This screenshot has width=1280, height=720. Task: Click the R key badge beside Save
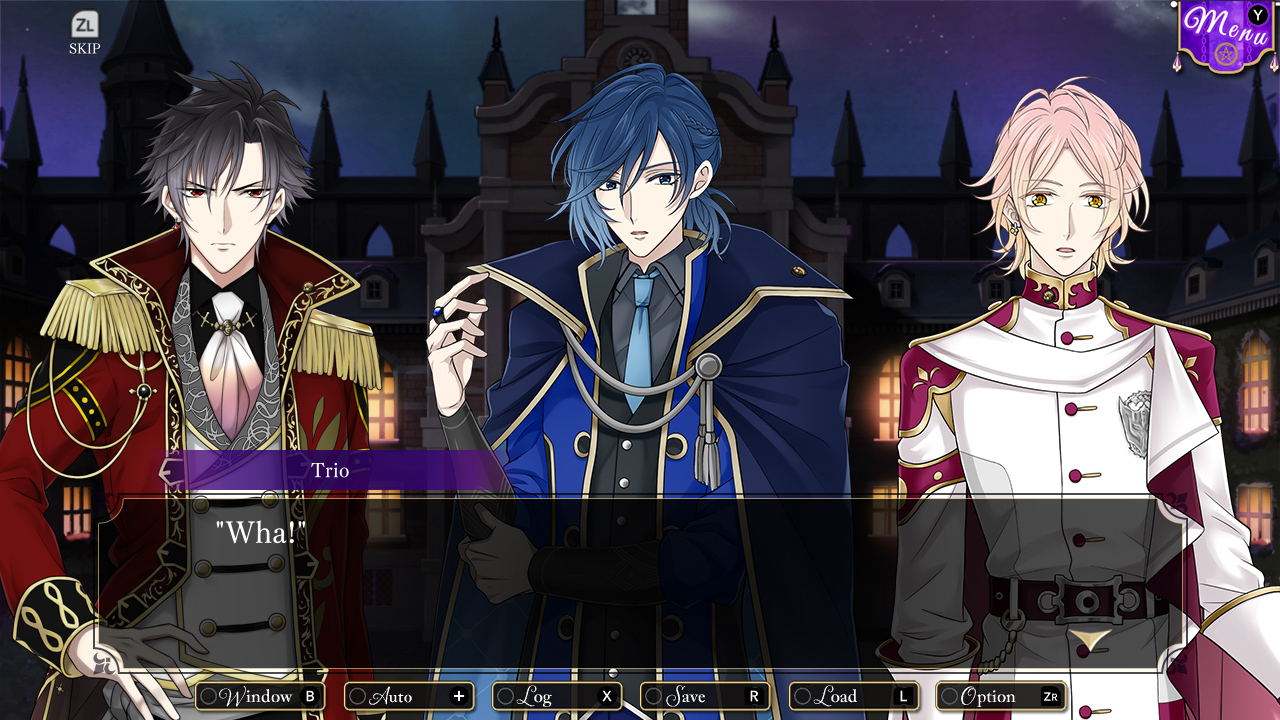pyautogui.click(x=752, y=696)
